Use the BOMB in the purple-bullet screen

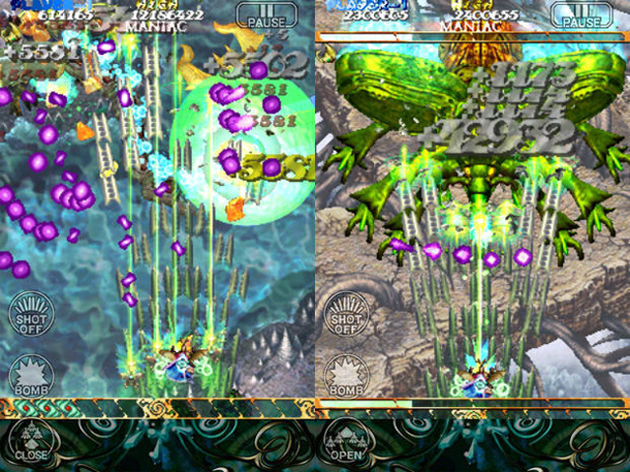[32, 375]
